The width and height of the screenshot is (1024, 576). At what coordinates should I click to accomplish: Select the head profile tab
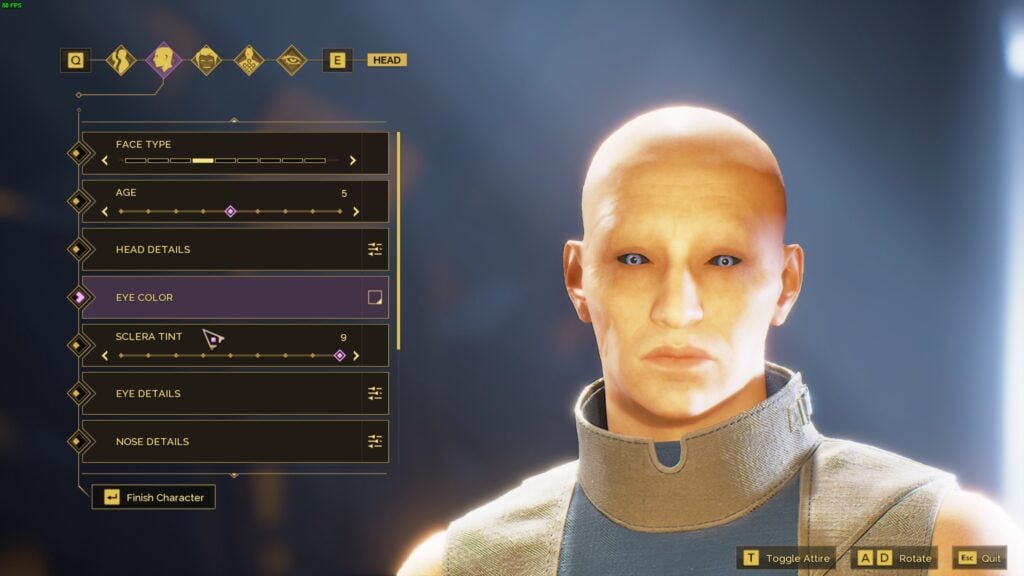coord(163,60)
